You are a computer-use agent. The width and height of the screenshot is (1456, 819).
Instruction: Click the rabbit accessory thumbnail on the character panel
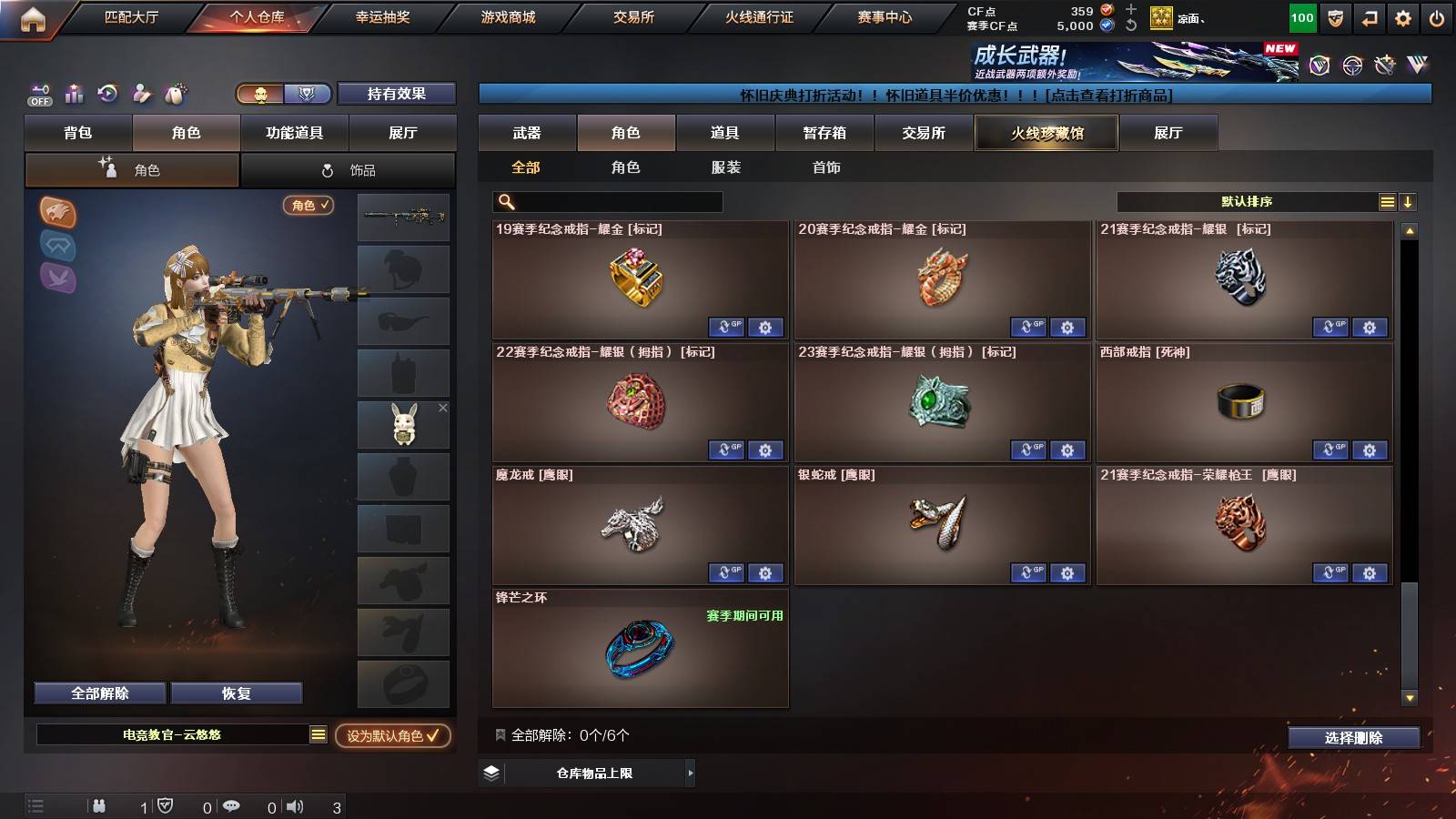[x=403, y=424]
